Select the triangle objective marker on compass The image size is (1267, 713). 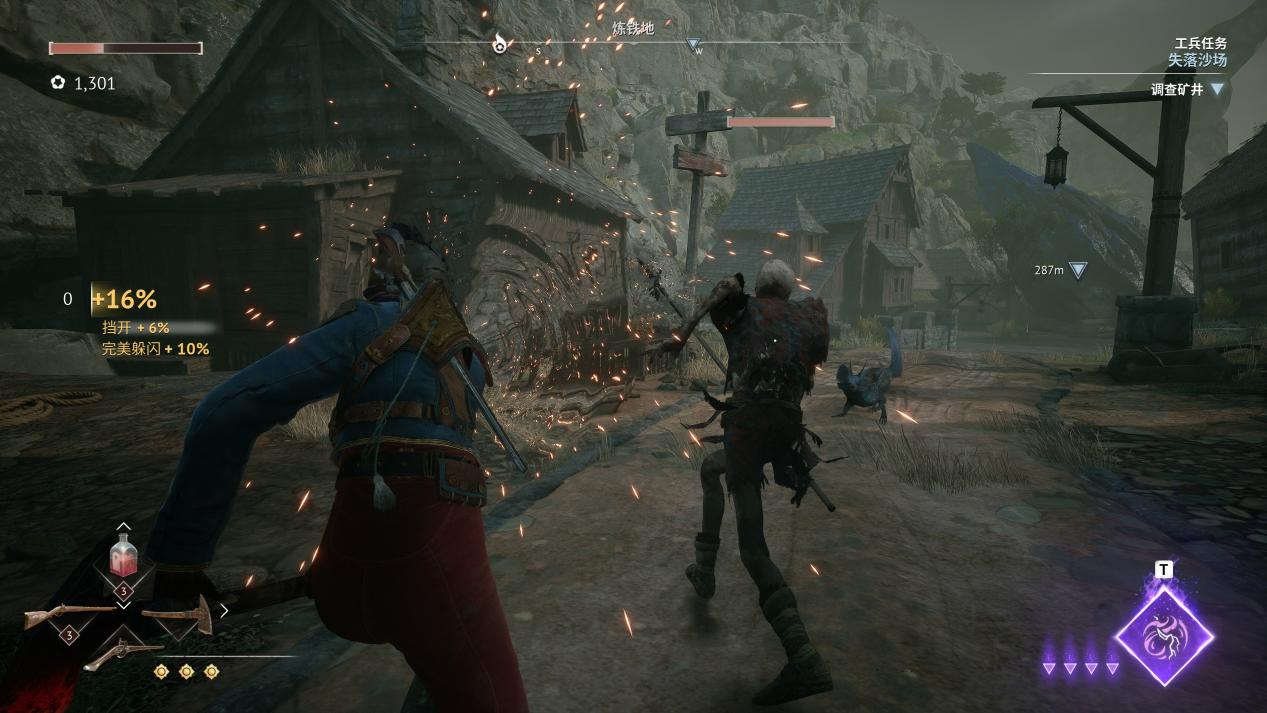click(693, 44)
